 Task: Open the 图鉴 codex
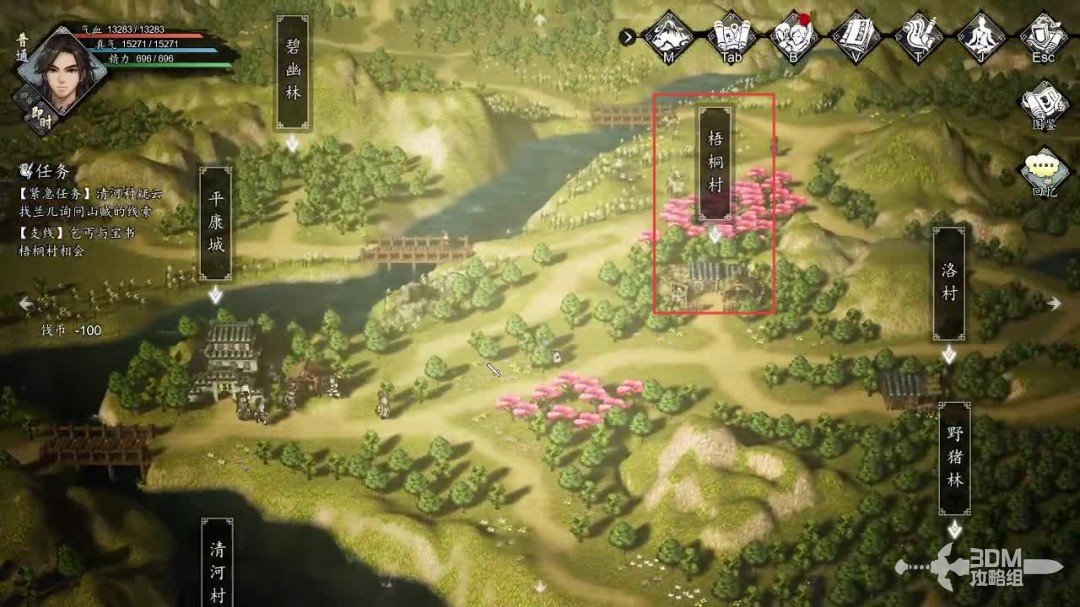1044,105
